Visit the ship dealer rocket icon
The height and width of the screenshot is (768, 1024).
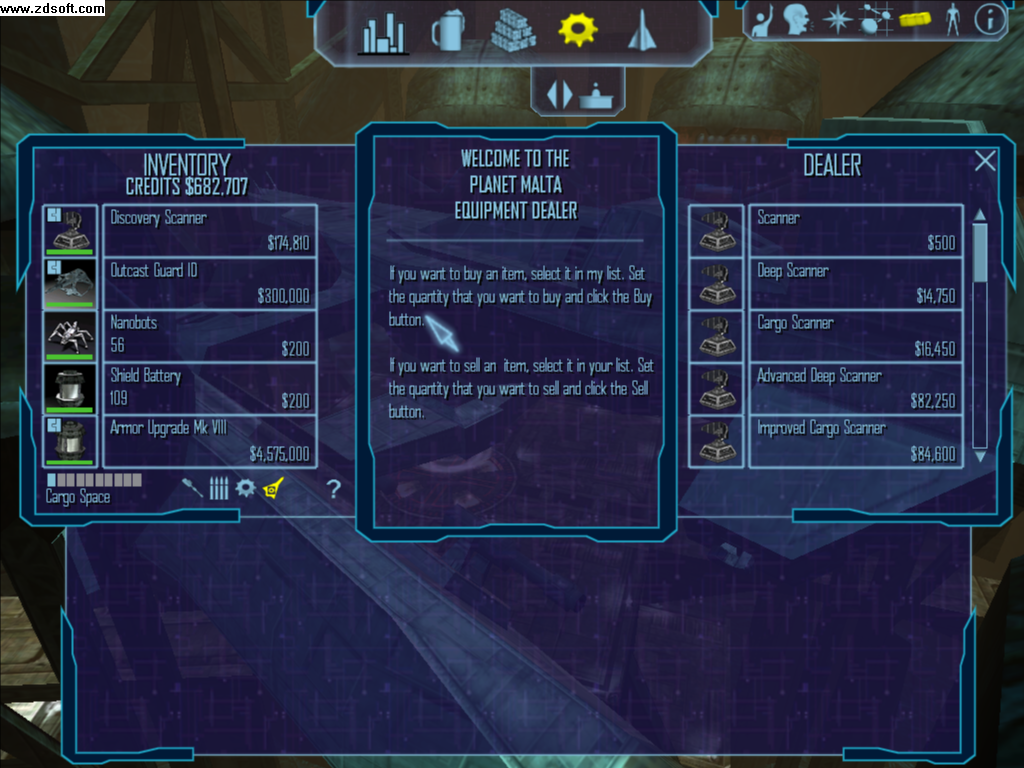639,31
